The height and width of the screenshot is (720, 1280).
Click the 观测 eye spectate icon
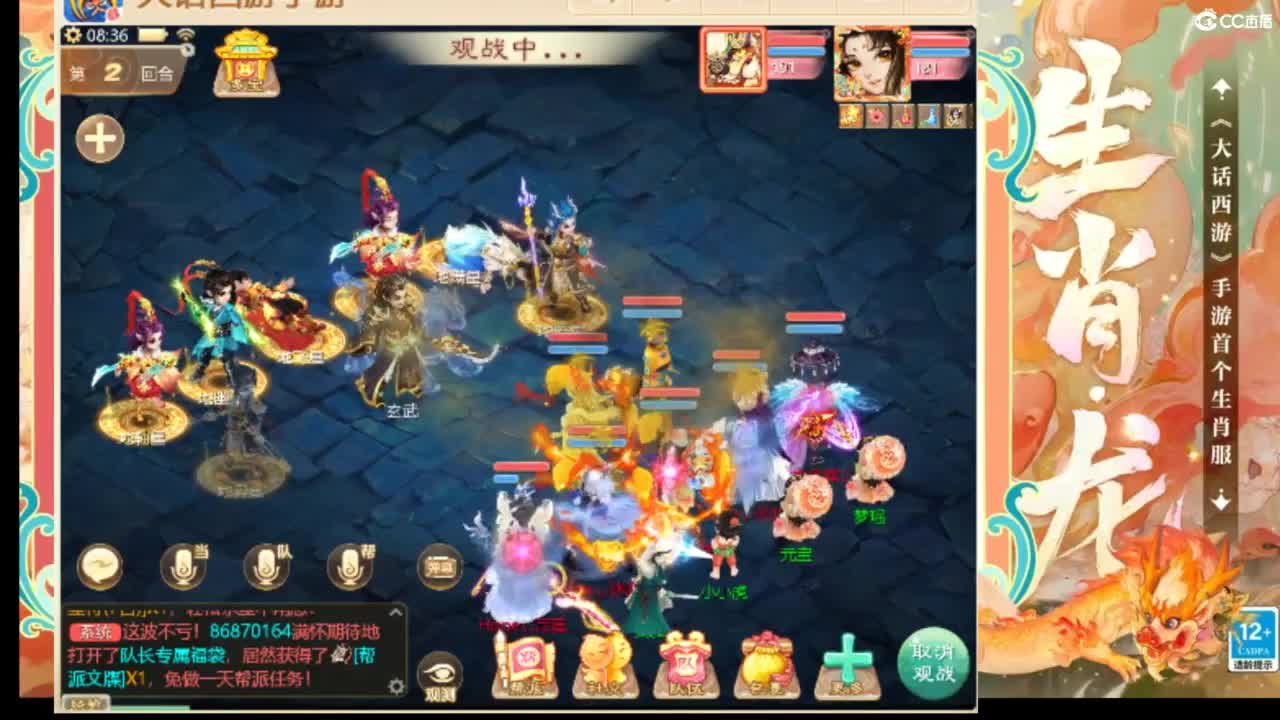pos(440,674)
